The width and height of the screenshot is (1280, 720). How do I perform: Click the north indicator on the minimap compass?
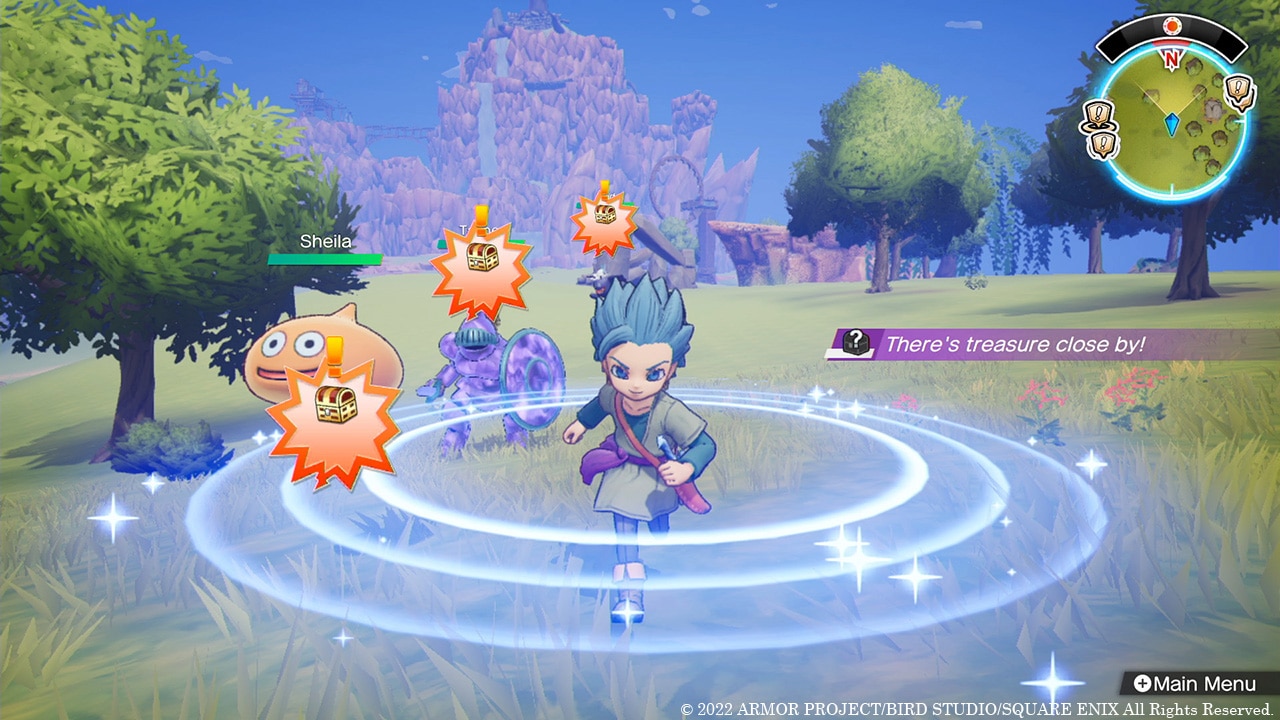coord(1172,57)
